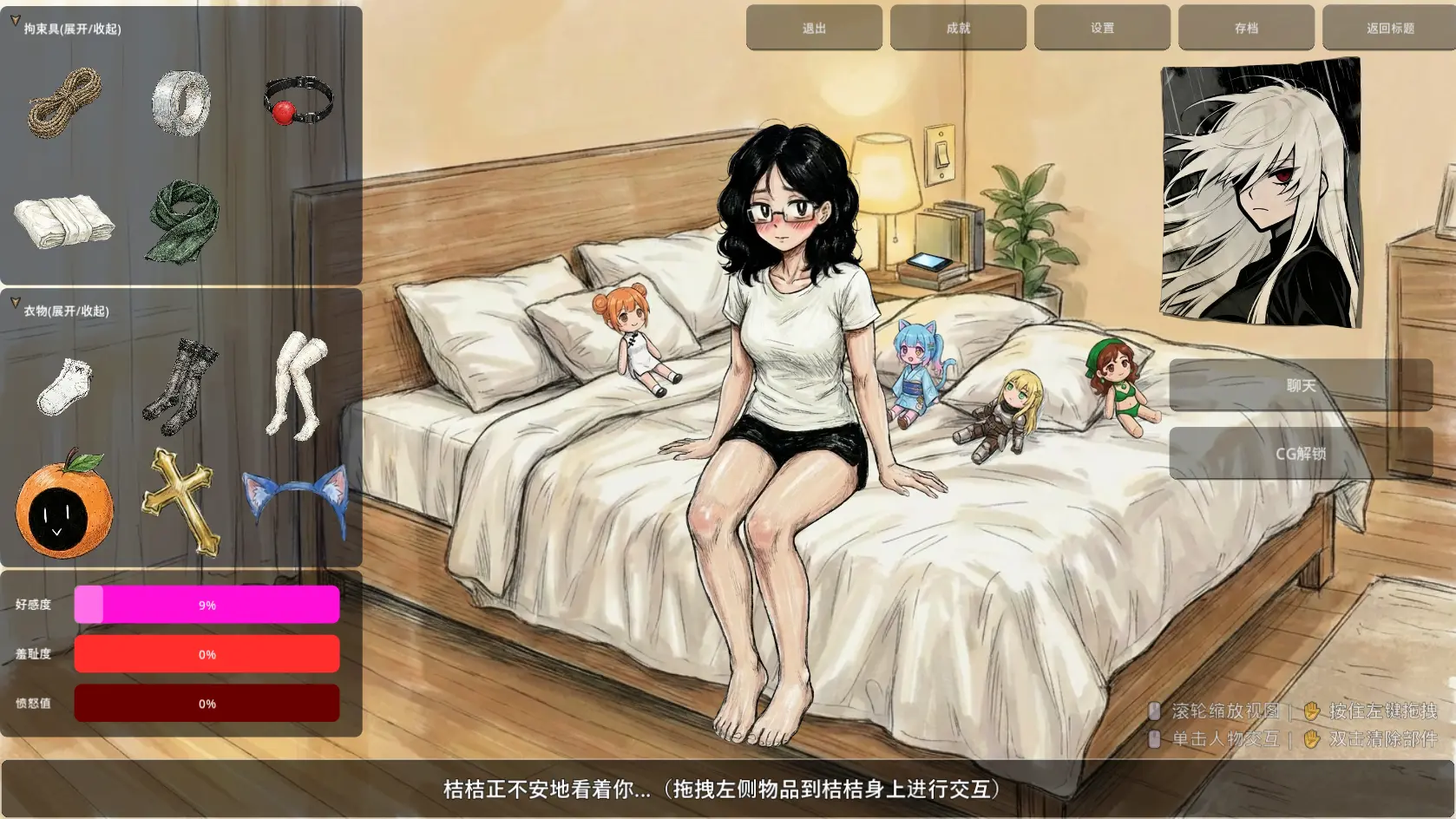The image size is (1456, 819).
Task: Select the rope restraint item
Action: pos(65,102)
